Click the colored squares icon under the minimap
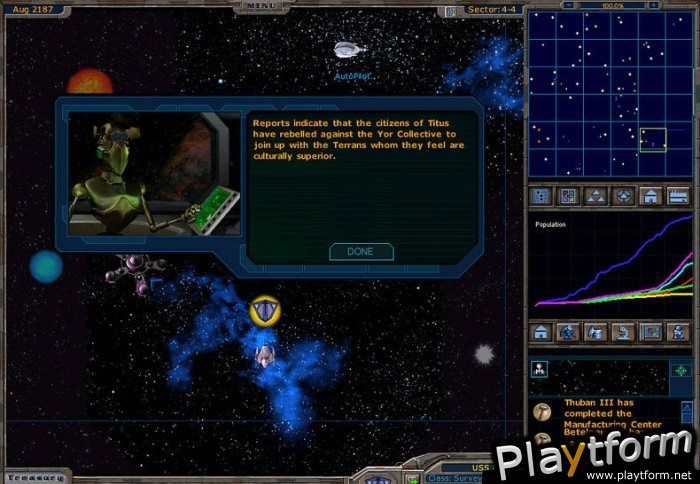The height and width of the screenshot is (484, 700). pos(567,196)
